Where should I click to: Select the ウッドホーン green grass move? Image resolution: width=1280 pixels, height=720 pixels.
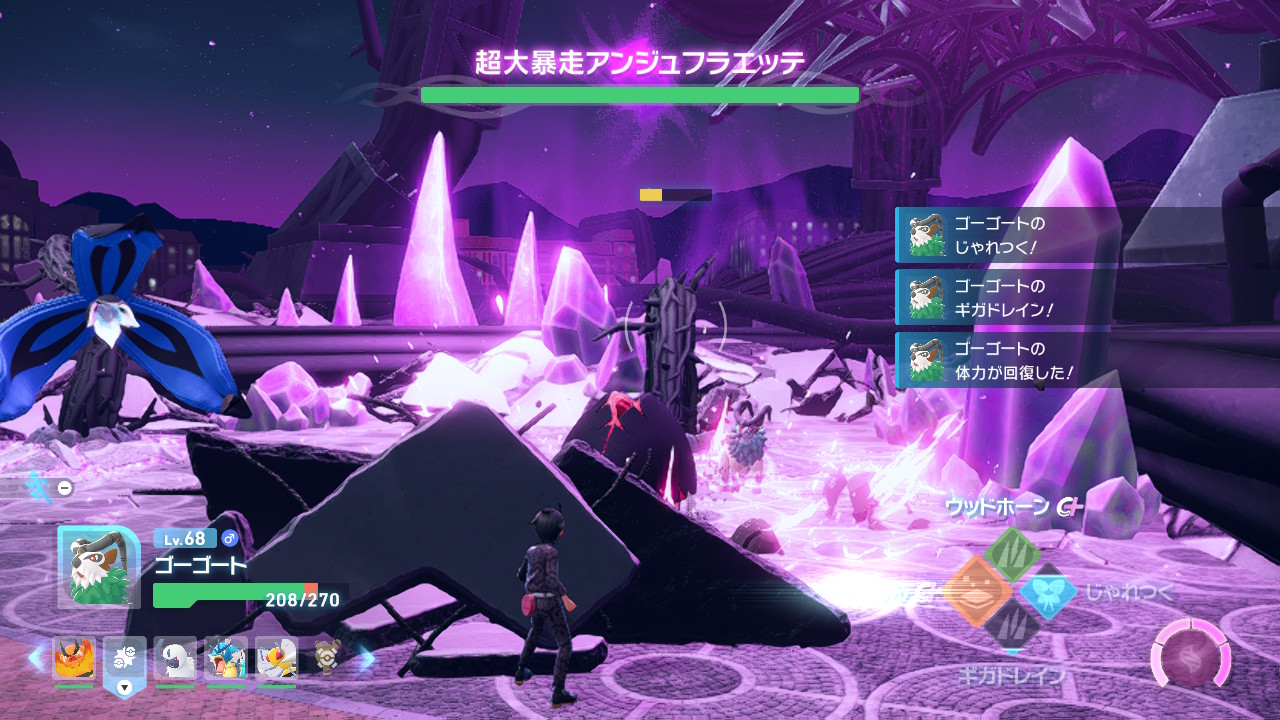pyautogui.click(x=1011, y=551)
